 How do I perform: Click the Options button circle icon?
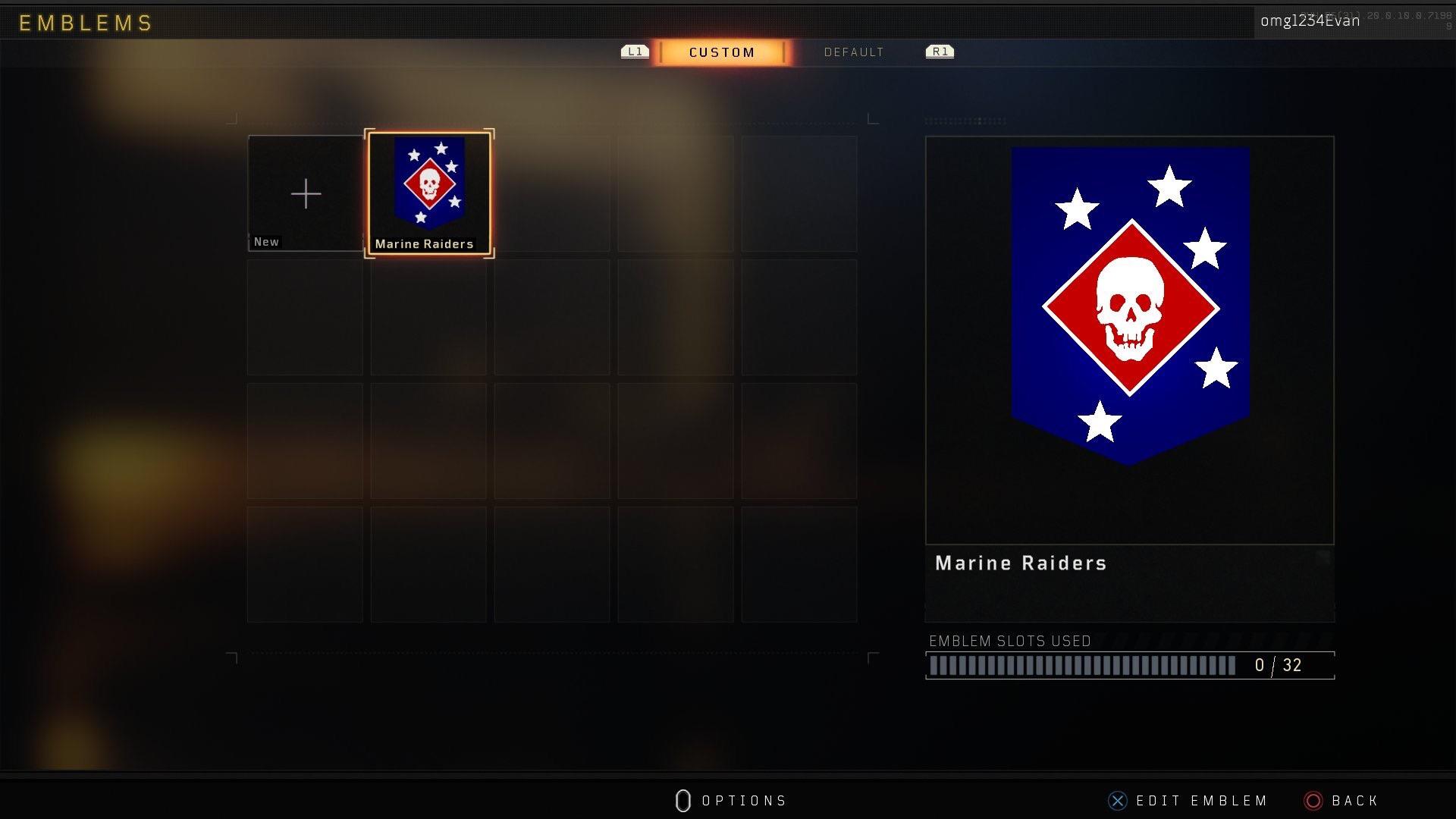point(682,801)
